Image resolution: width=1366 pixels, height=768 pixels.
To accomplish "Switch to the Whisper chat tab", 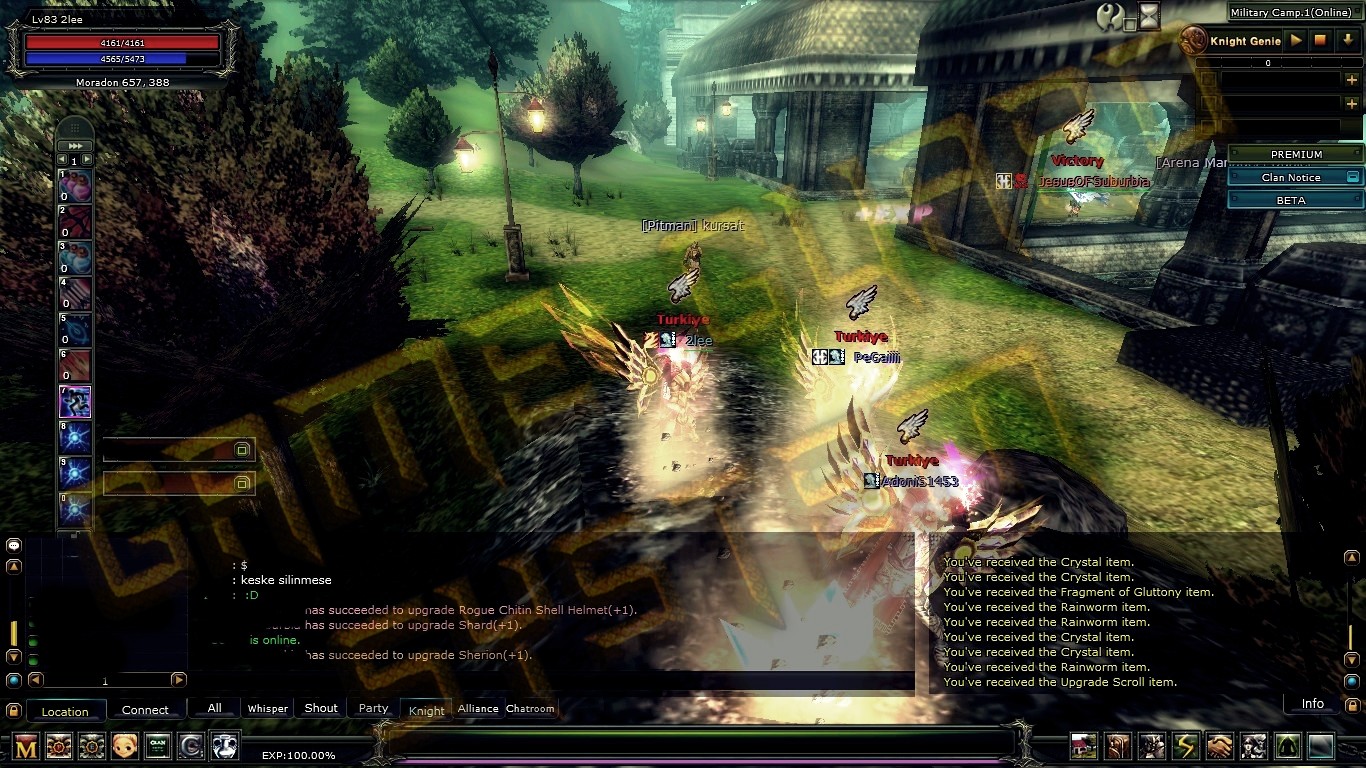I will [x=268, y=709].
